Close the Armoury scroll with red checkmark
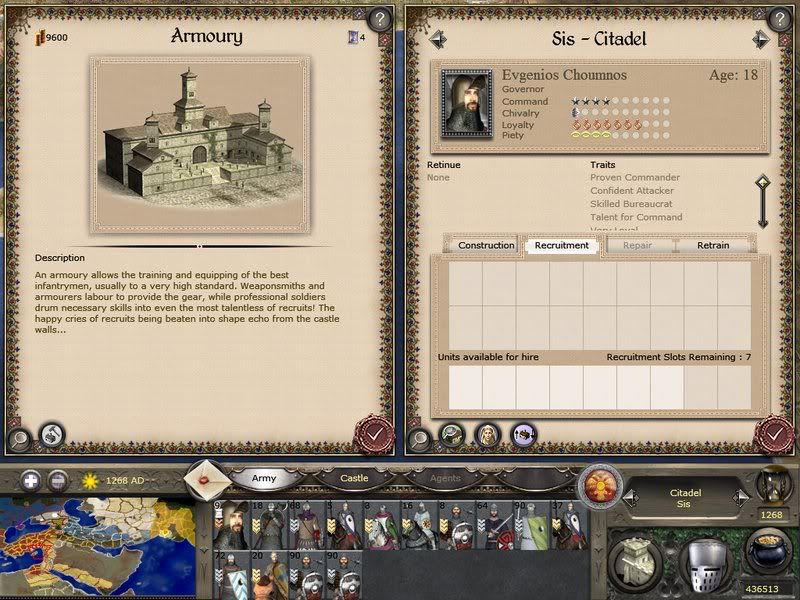 (x=374, y=435)
